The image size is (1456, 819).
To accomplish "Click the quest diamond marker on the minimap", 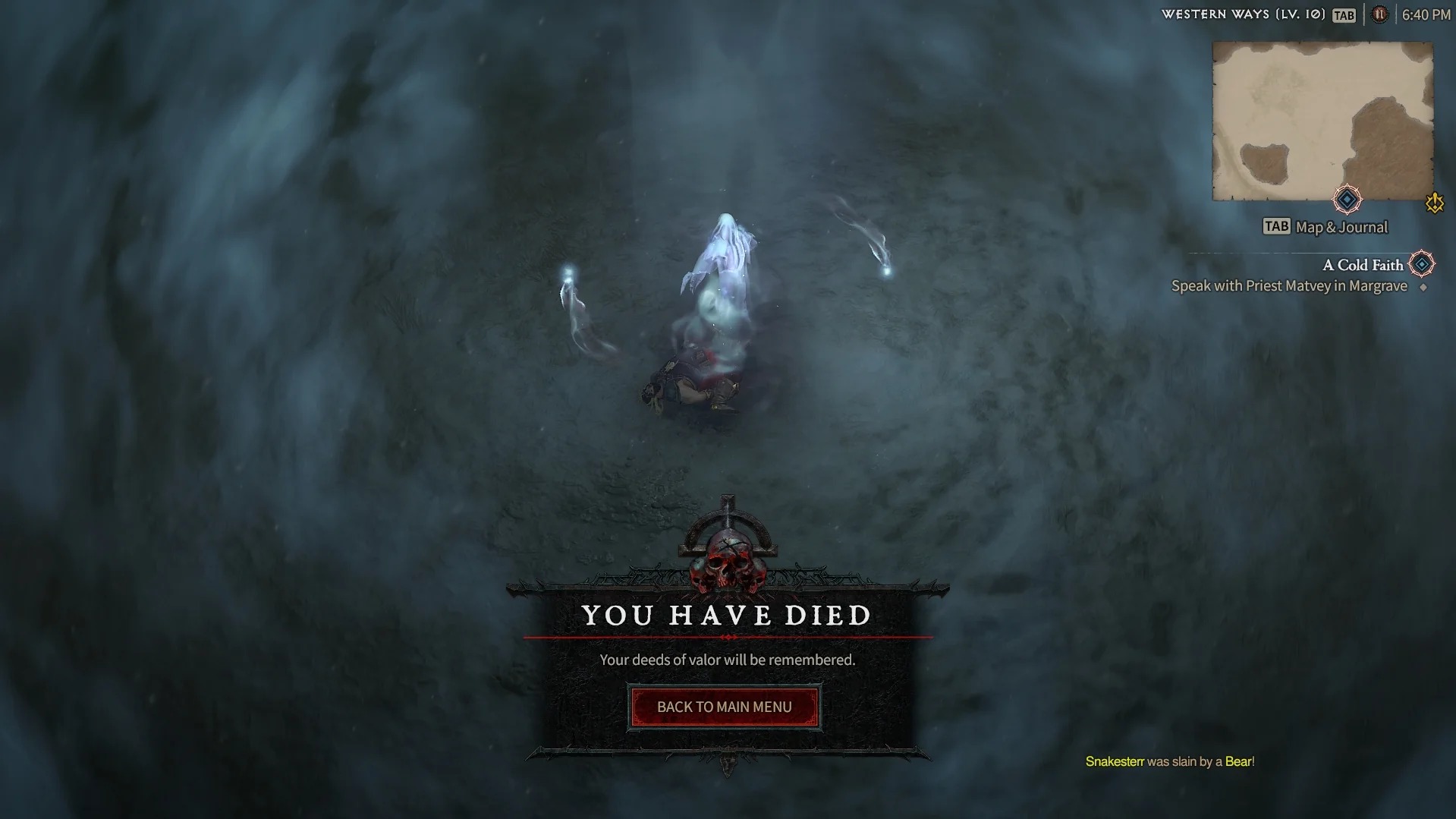I will tap(1346, 199).
